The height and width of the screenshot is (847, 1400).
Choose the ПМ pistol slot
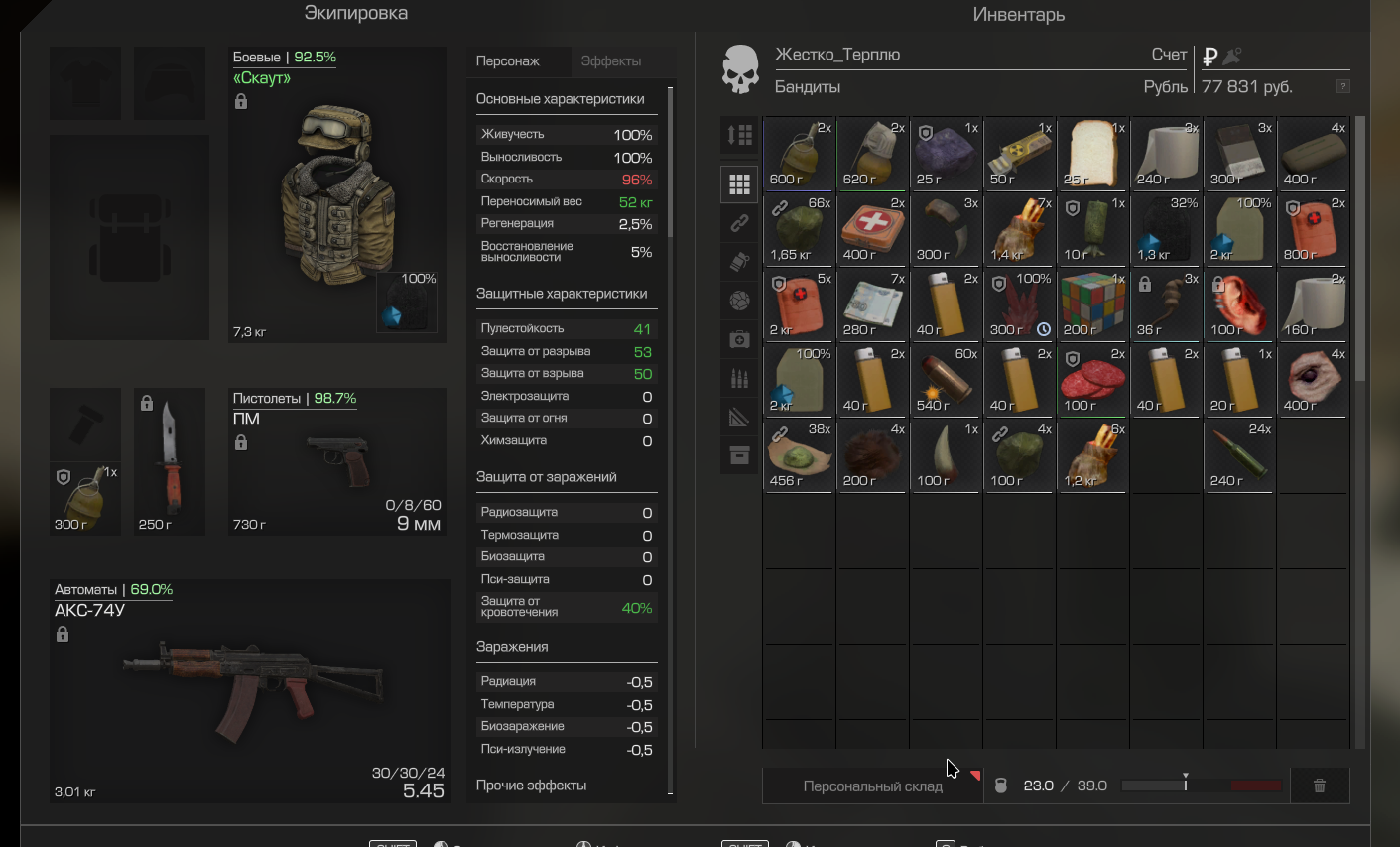tap(337, 461)
